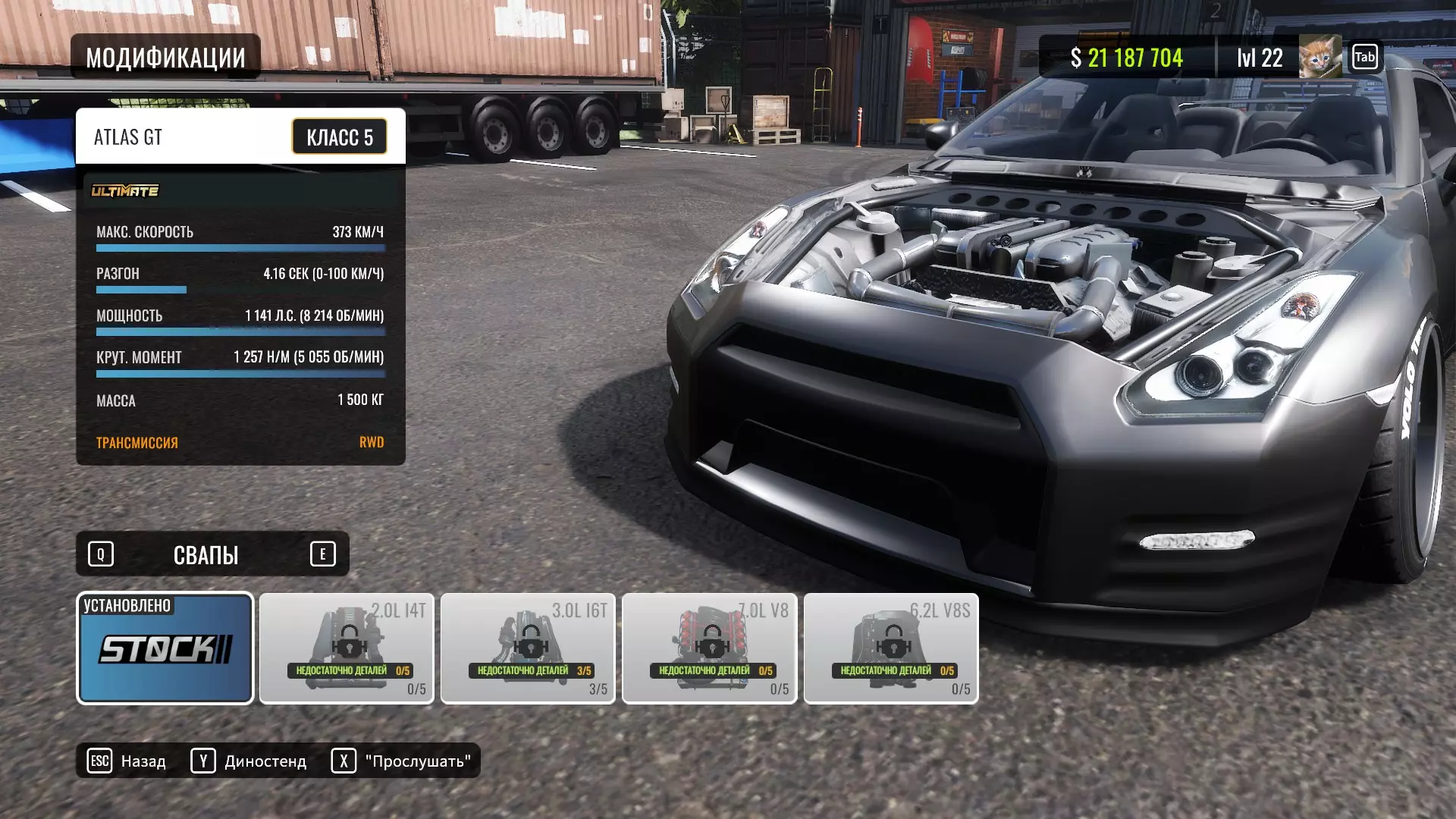The image size is (1456, 819).
Task: Choose the locked 2.0L I4T engine swap
Action: pos(347,648)
